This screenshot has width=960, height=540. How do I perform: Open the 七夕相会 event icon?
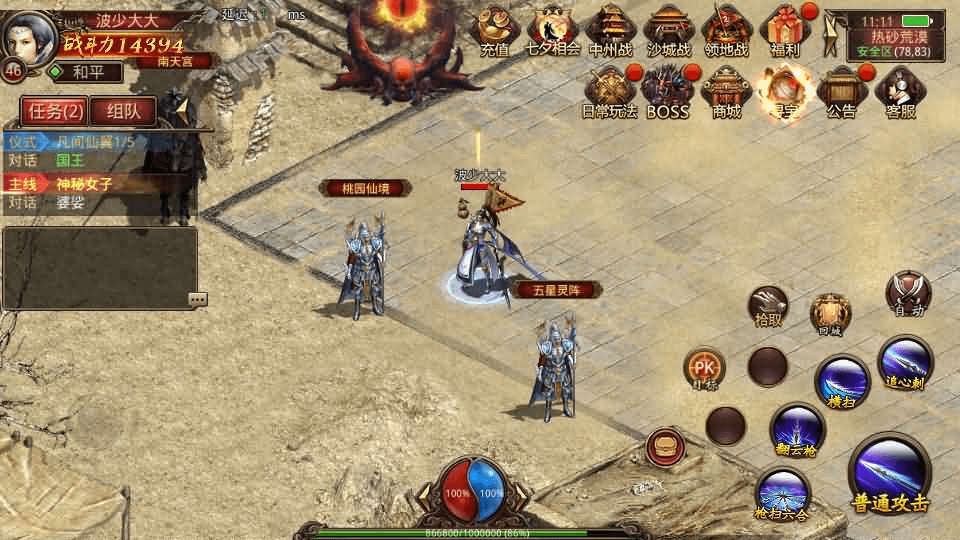coord(553,31)
